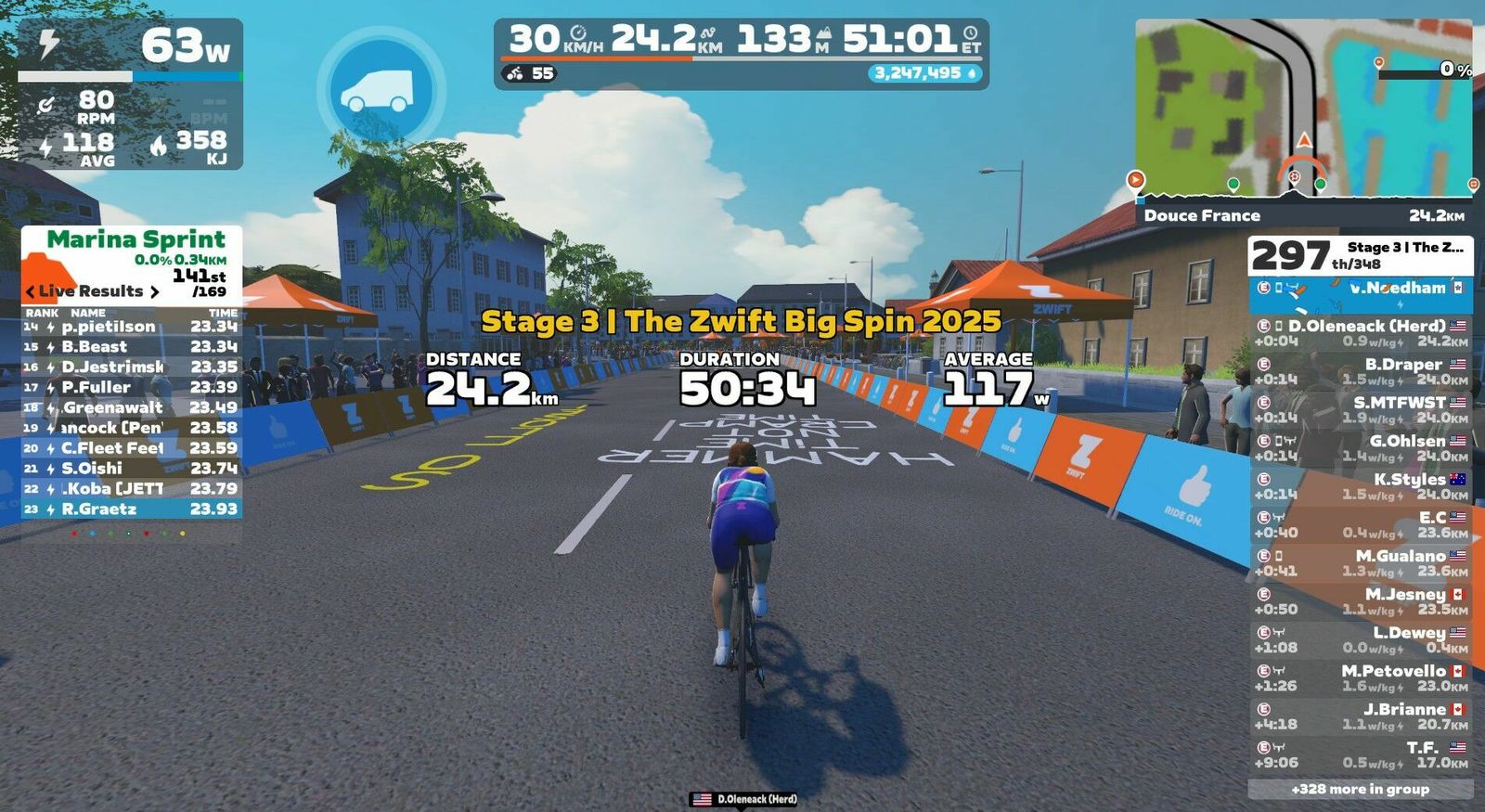
Task: Go to previous Live Results page arrow
Action: [30, 291]
